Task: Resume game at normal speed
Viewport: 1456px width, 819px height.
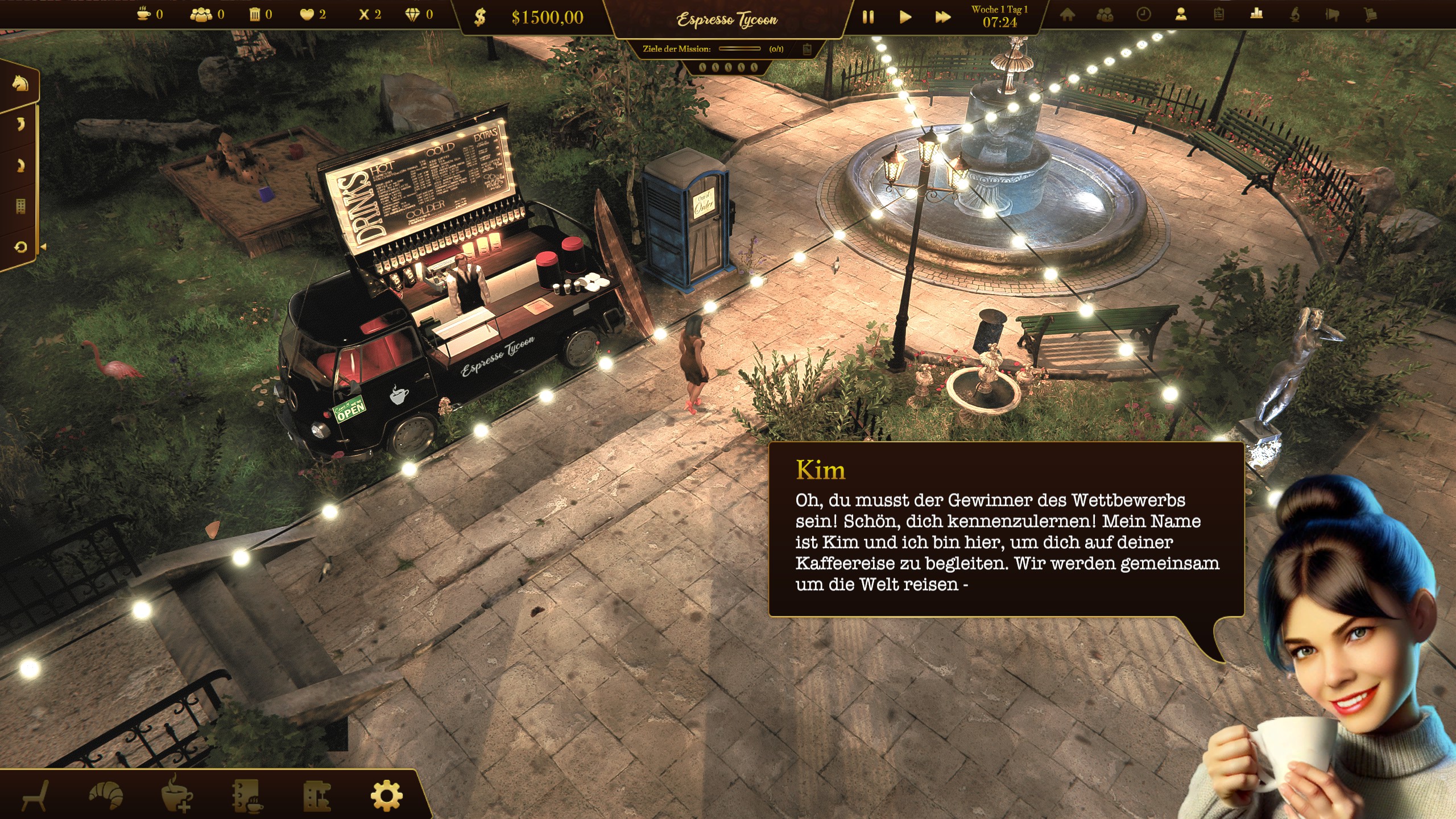Action: (x=905, y=17)
